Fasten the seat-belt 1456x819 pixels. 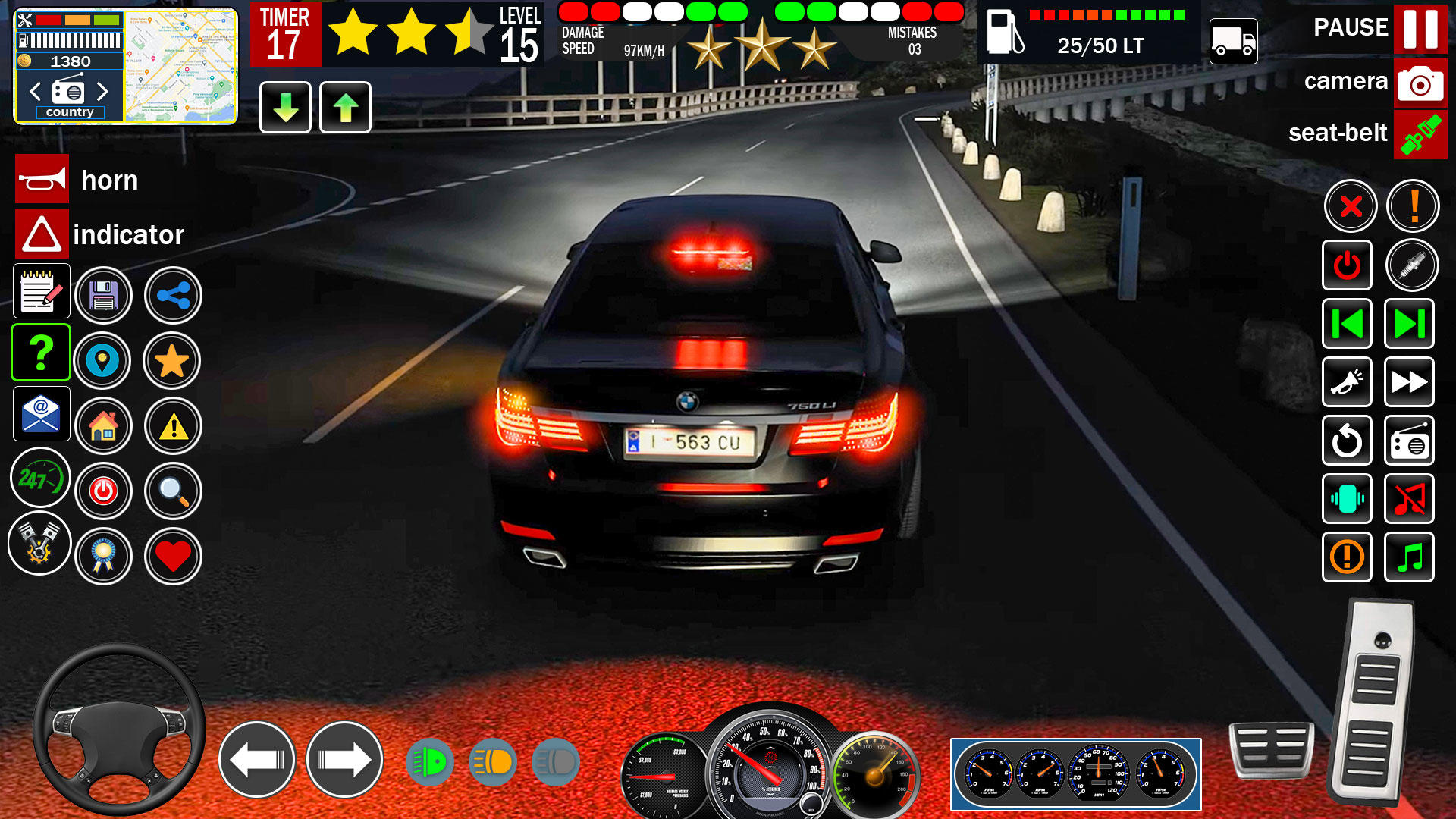(x=1420, y=133)
